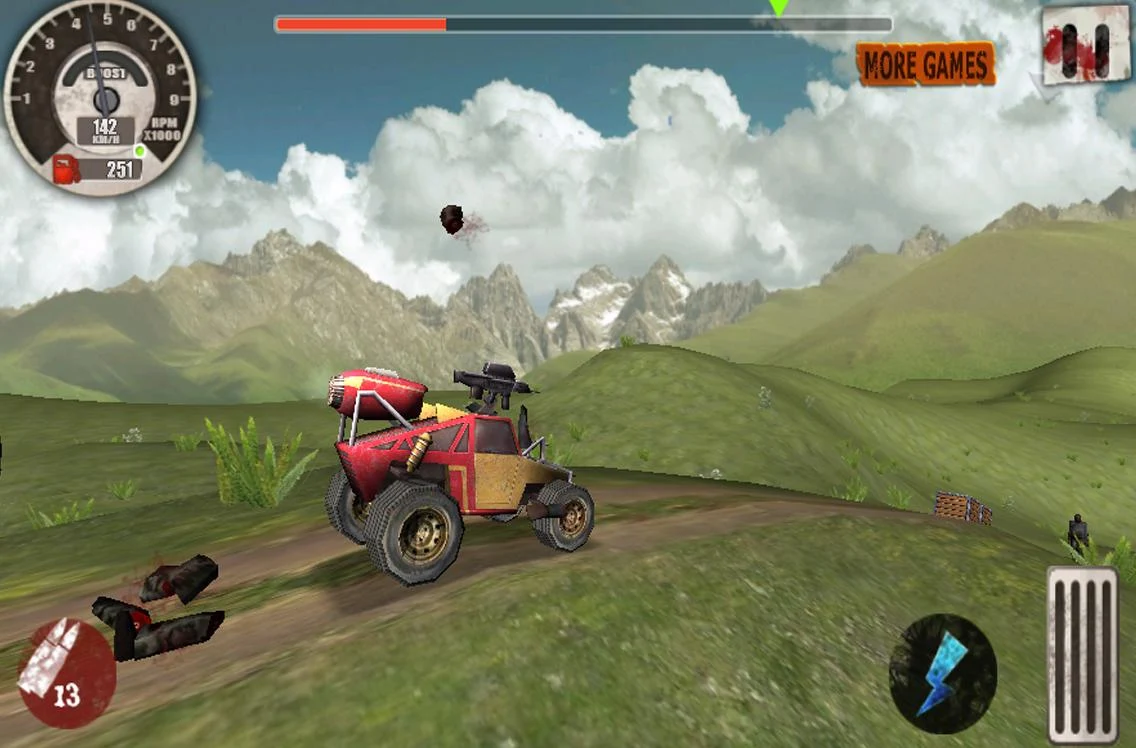Pause the game with the top-right button
The height and width of the screenshot is (748, 1136).
pyautogui.click(x=1085, y=45)
